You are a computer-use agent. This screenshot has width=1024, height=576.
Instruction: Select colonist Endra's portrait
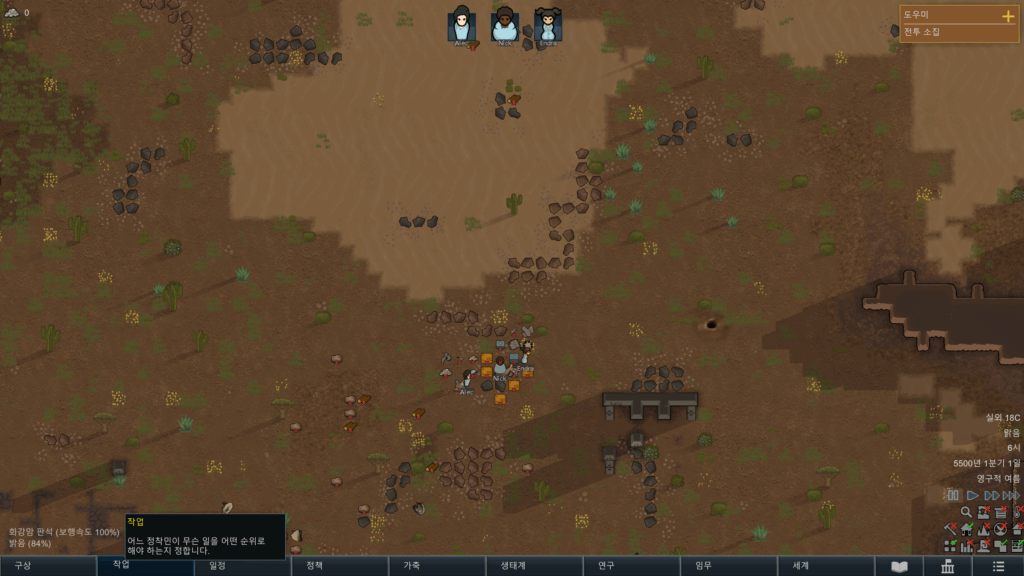coord(548,25)
